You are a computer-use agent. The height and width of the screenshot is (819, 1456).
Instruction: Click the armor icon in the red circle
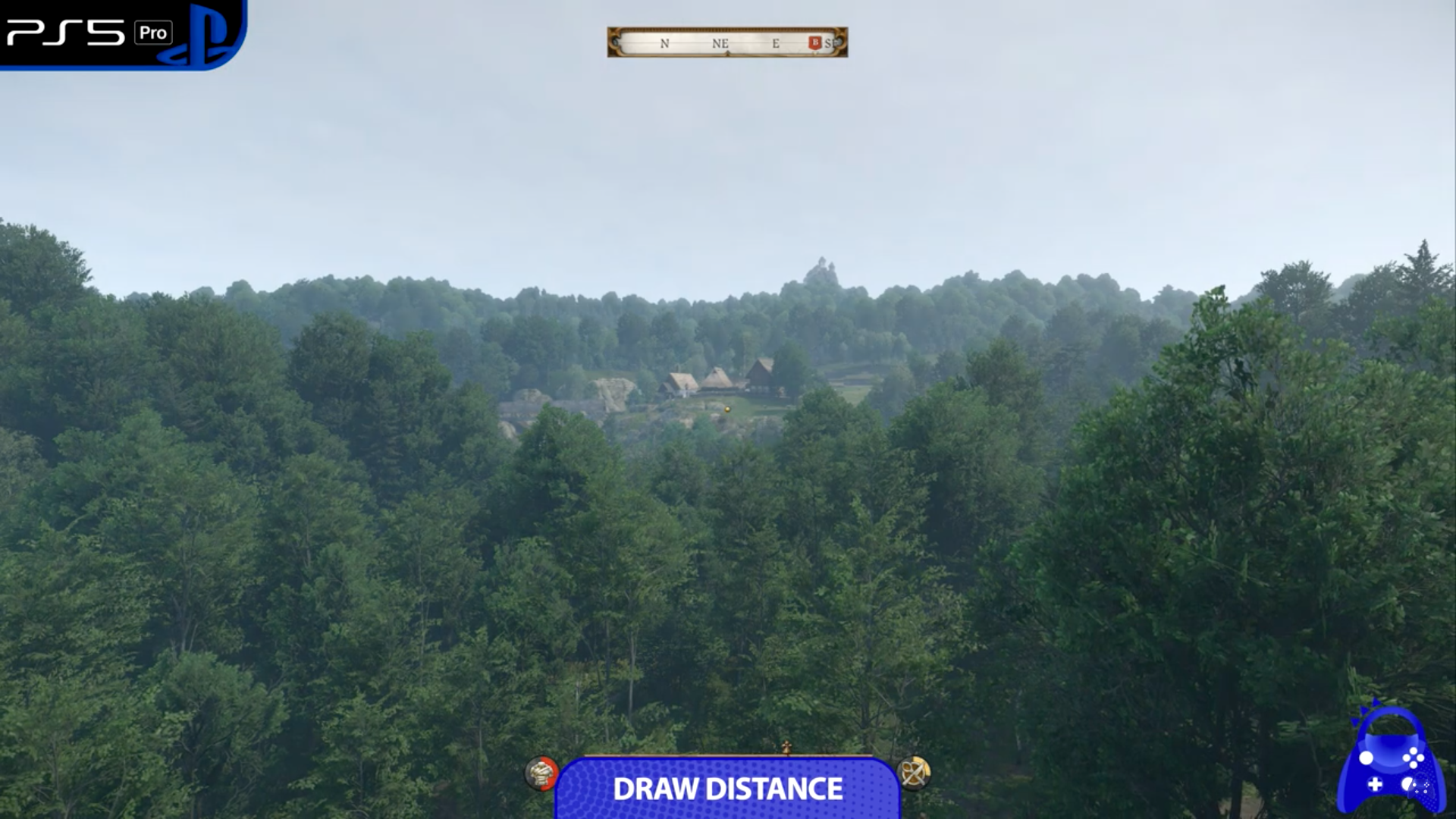point(541,775)
